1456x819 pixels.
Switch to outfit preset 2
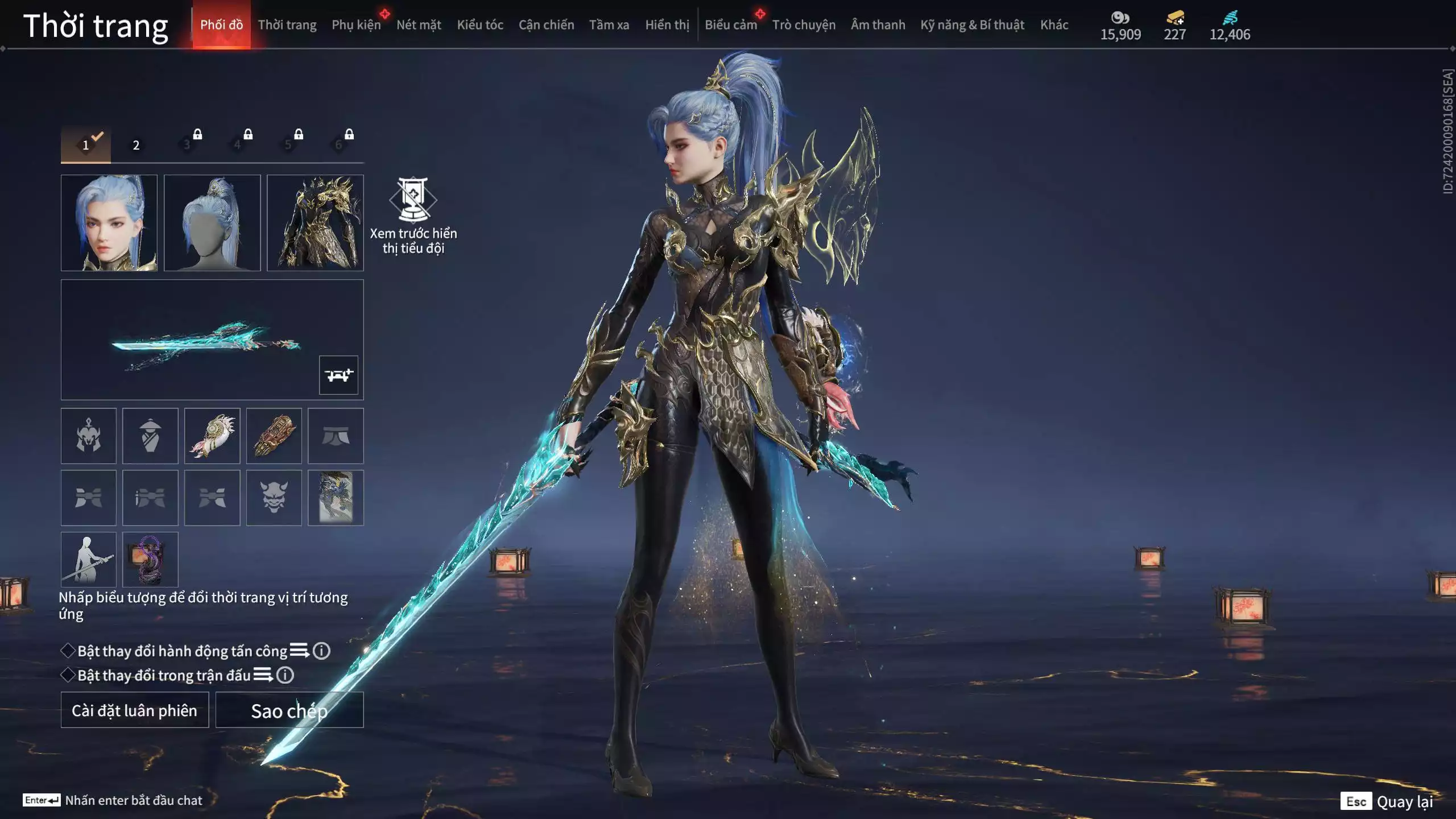[x=136, y=145]
